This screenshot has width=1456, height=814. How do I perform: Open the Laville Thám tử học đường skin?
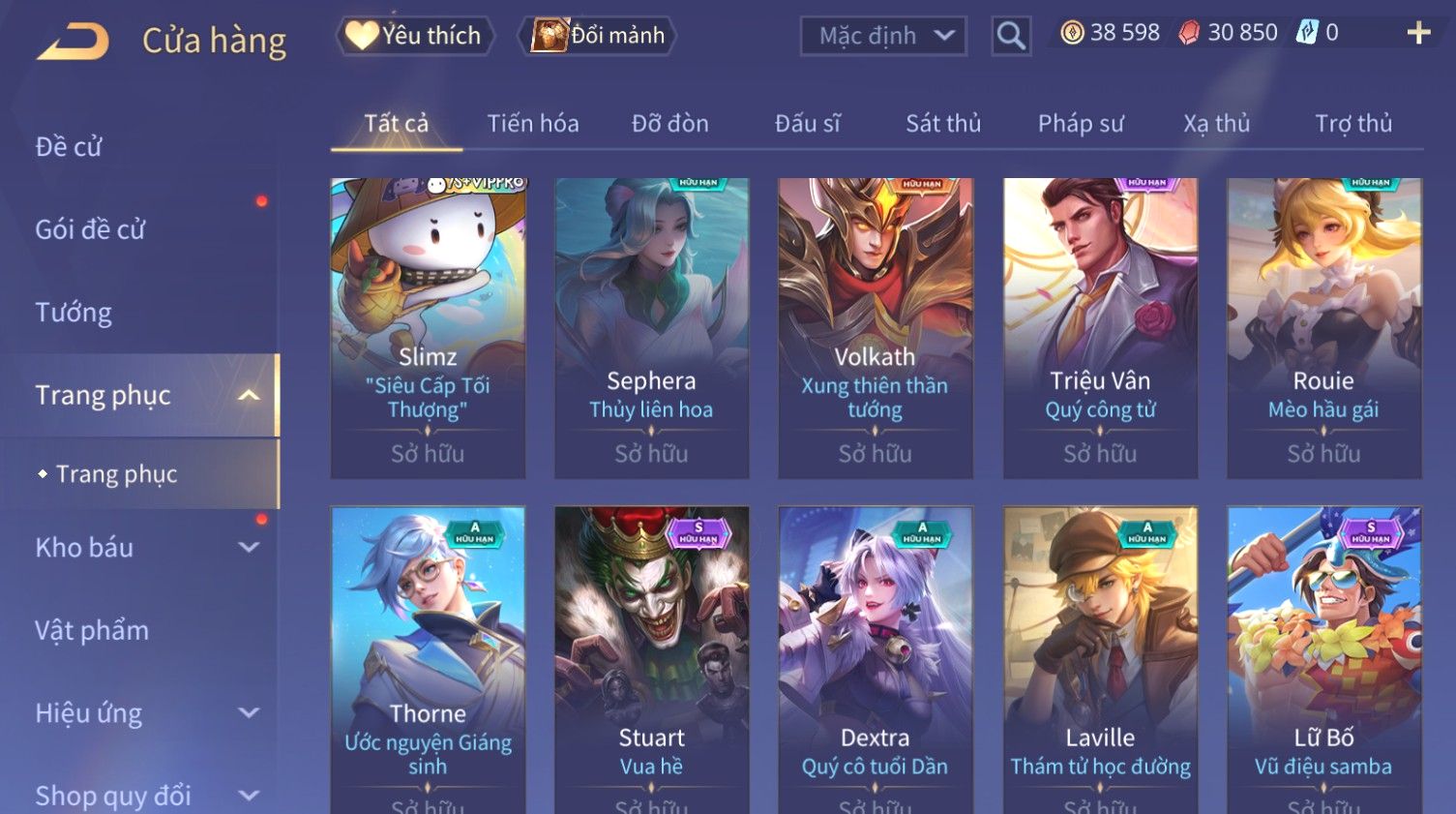click(1100, 658)
